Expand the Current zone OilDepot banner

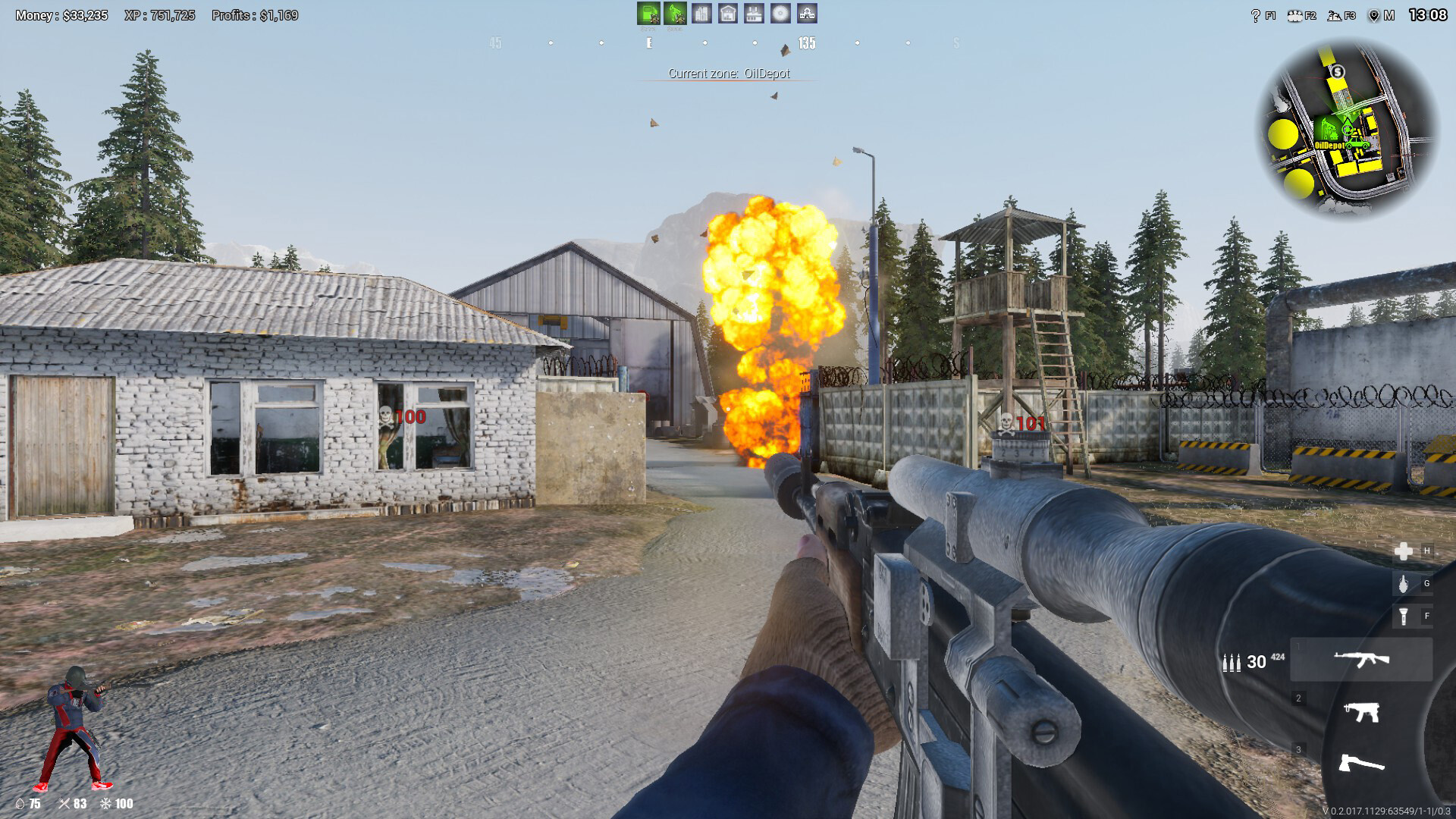(x=730, y=73)
